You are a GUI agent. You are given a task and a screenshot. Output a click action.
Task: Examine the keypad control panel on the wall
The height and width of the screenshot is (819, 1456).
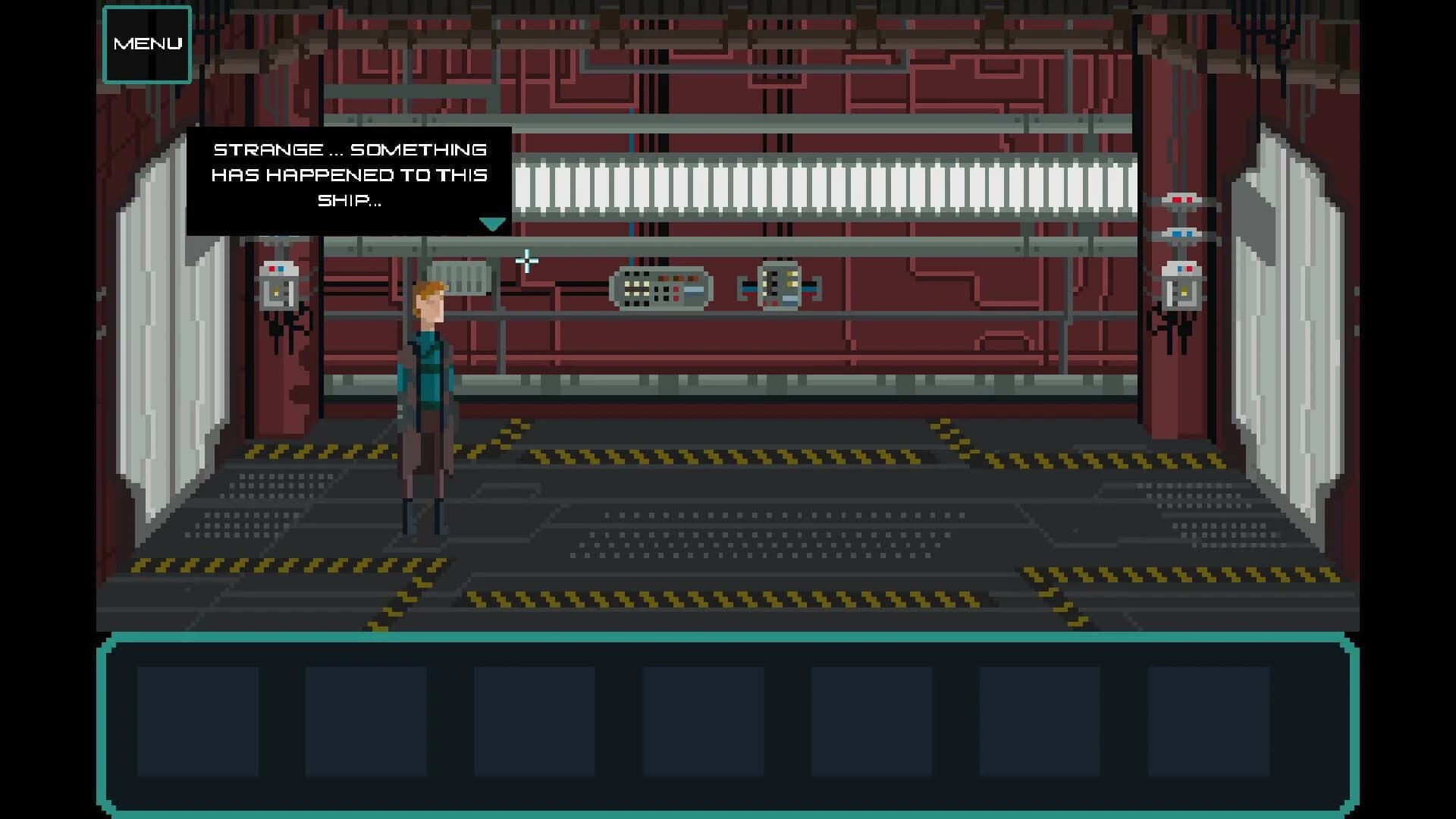pos(661,287)
